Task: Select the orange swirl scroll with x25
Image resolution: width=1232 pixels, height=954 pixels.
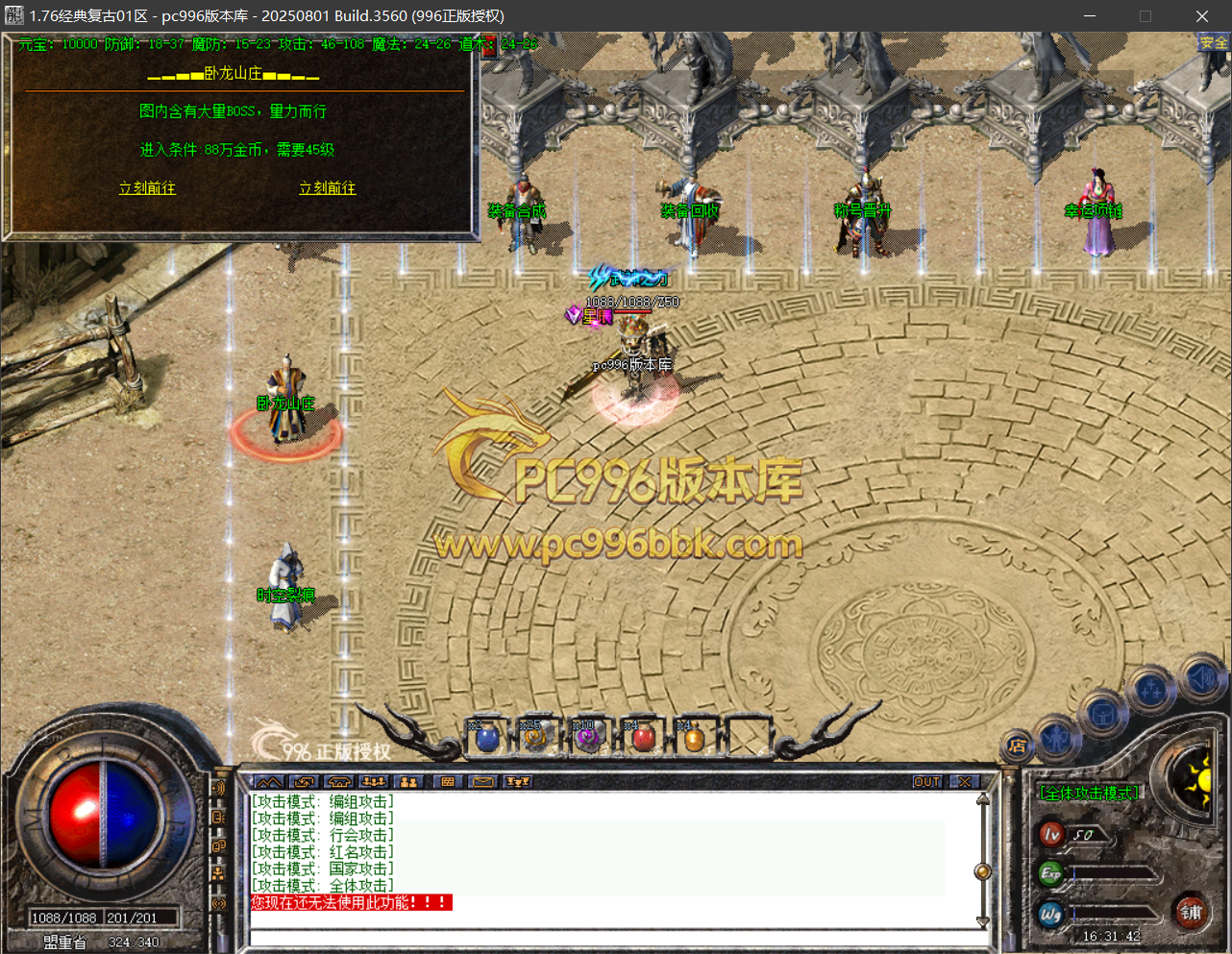Action: click(534, 739)
